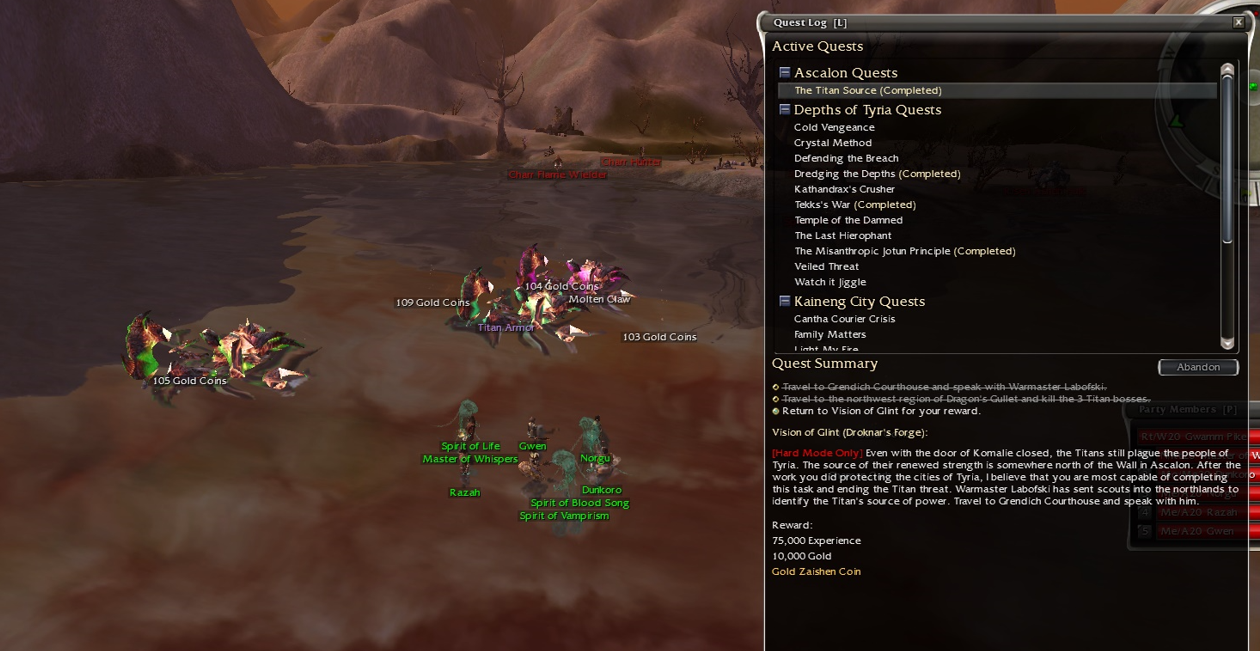Select Temple of the Damned quest
This screenshot has height=651, width=1260.
pos(848,220)
